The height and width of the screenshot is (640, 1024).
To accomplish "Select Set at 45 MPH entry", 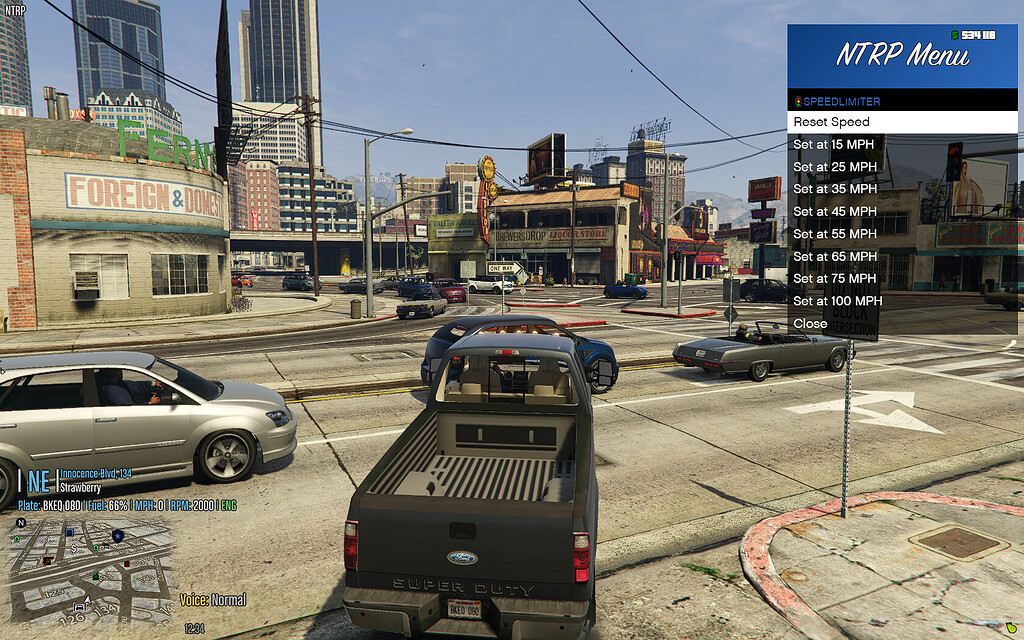I will pos(835,212).
